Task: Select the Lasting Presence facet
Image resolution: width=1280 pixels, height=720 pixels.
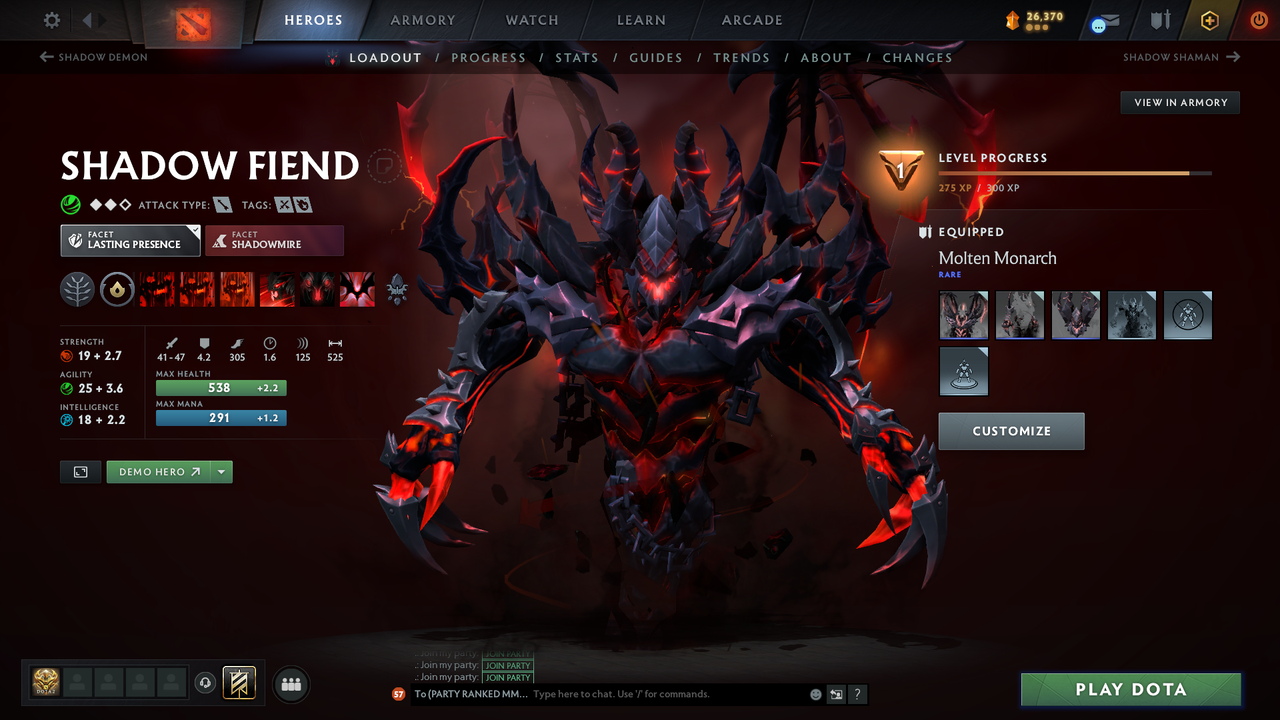Action: point(130,240)
